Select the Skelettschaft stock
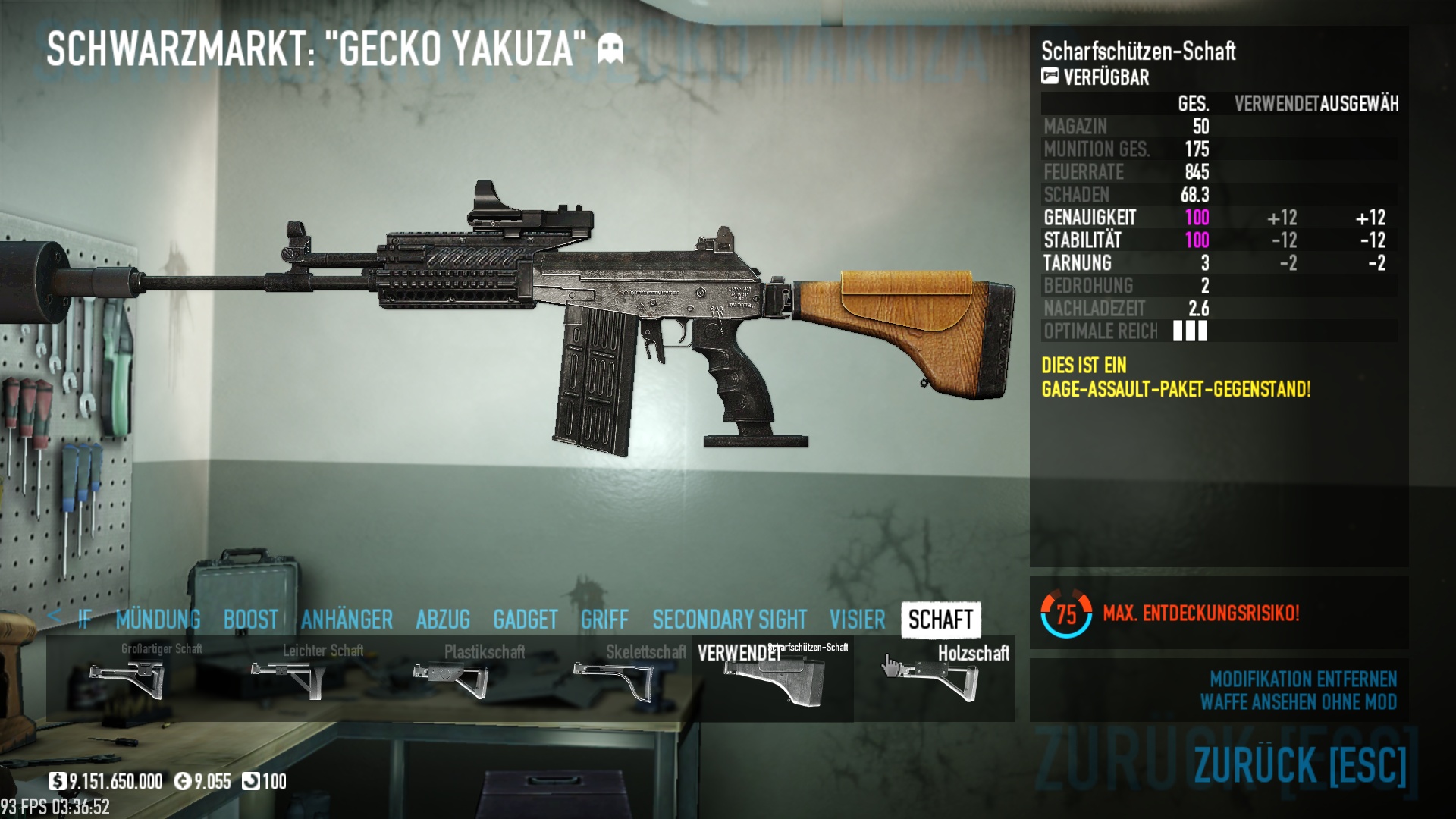Screen dimensions: 1456x819 (x=611, y=679)
